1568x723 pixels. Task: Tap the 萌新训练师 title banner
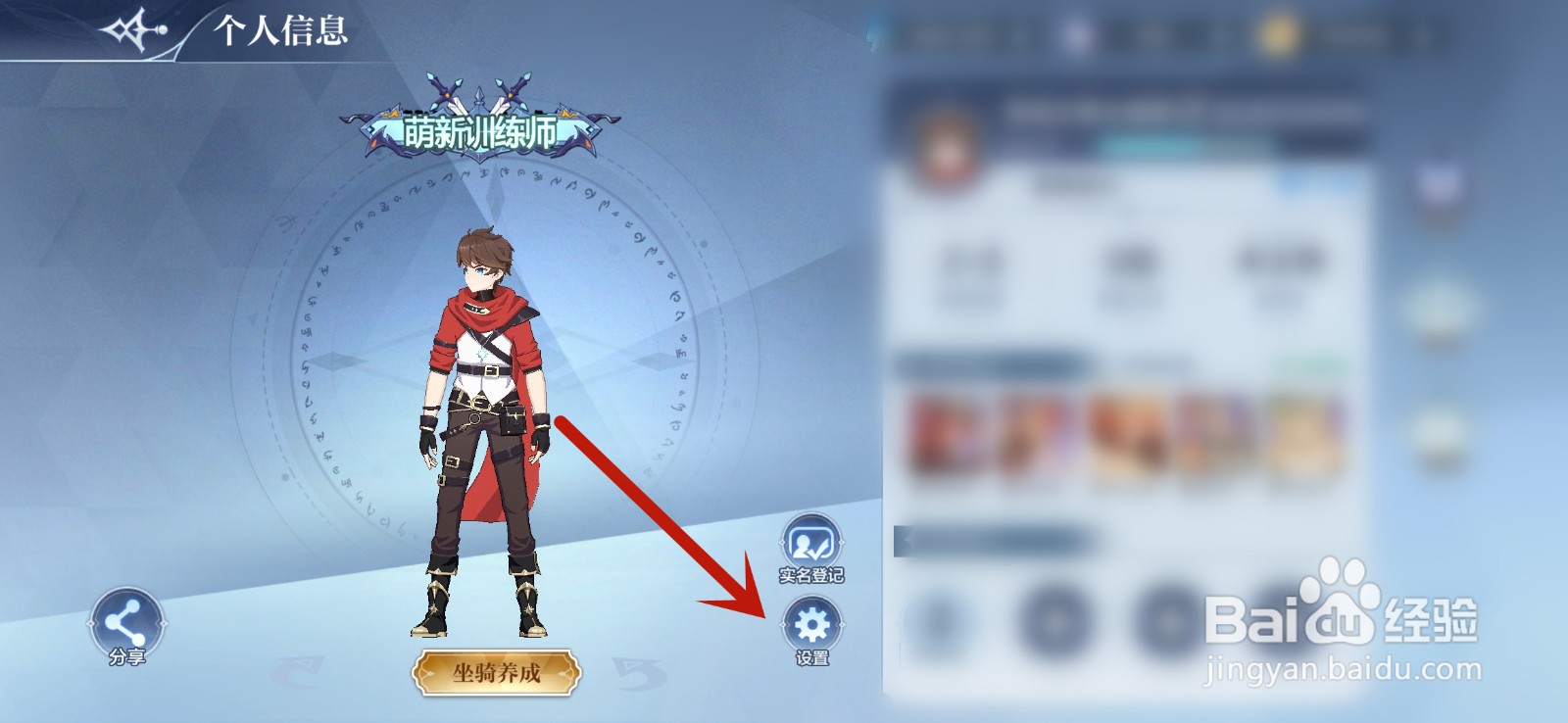click(x=480, y=125)
